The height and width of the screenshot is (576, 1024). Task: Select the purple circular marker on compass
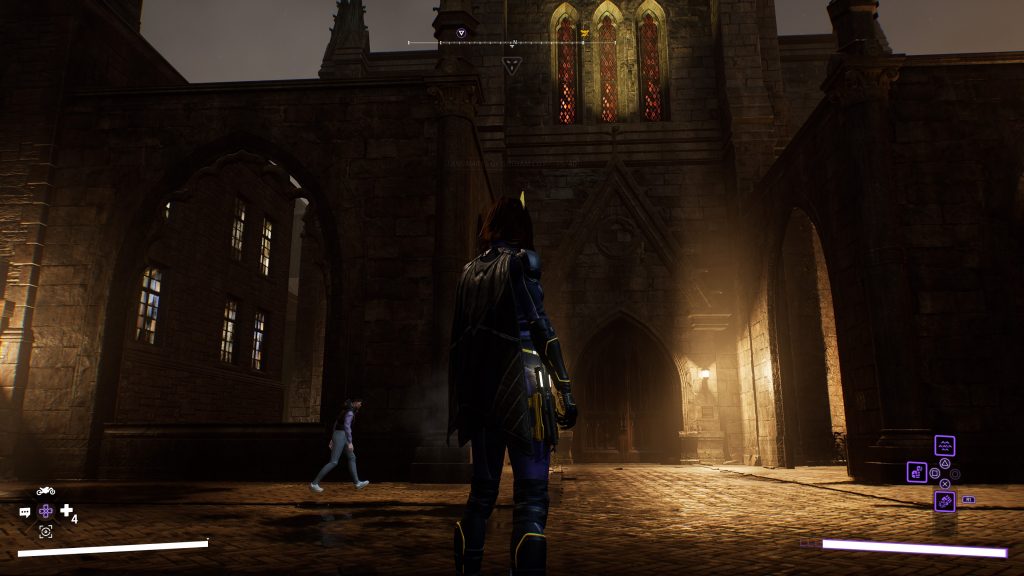click(x=461, y=33)
